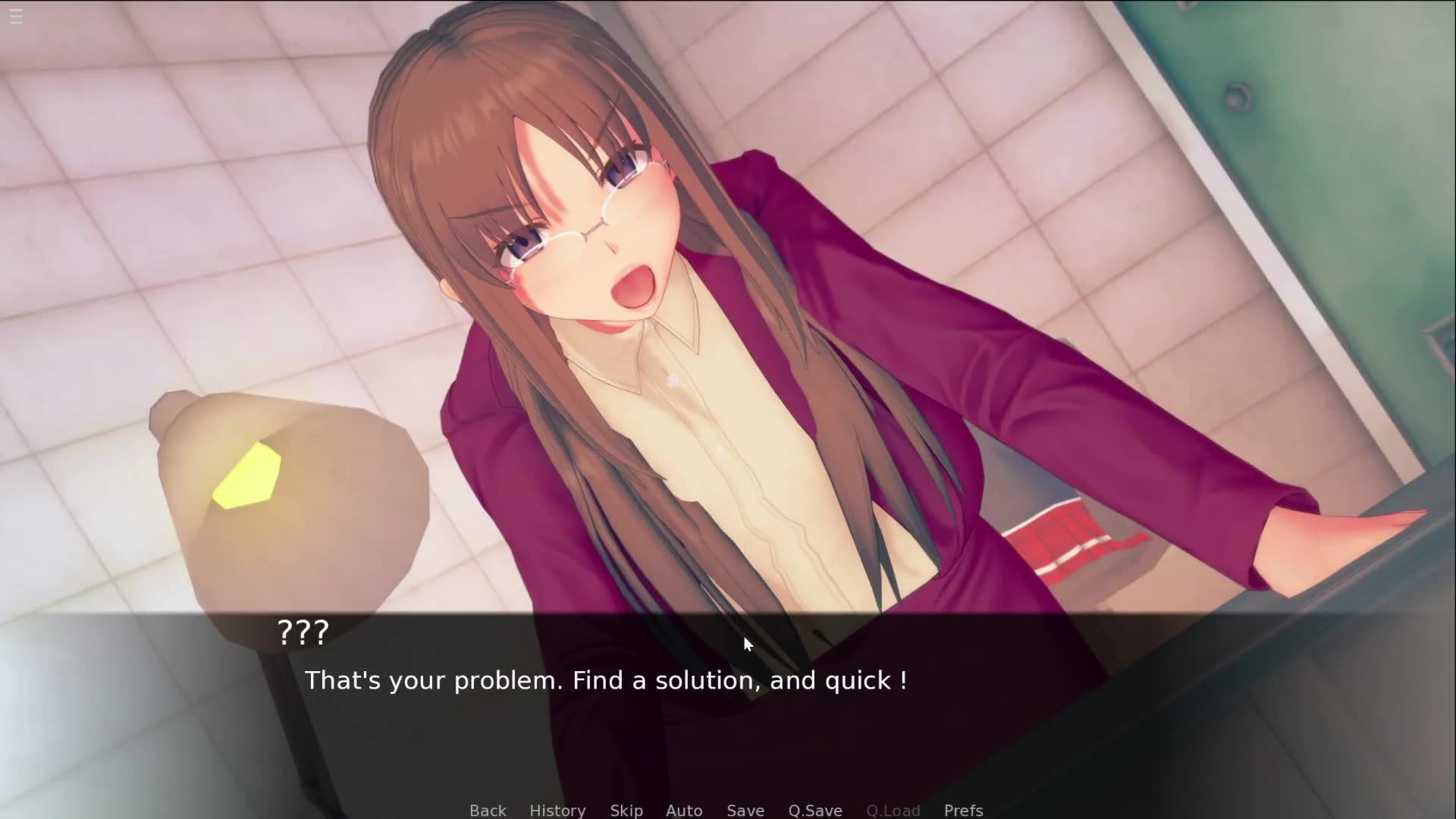Toggle Auto dialogue advance
The height and width of the screenshot is (819, 1456).
coord(684,810)
